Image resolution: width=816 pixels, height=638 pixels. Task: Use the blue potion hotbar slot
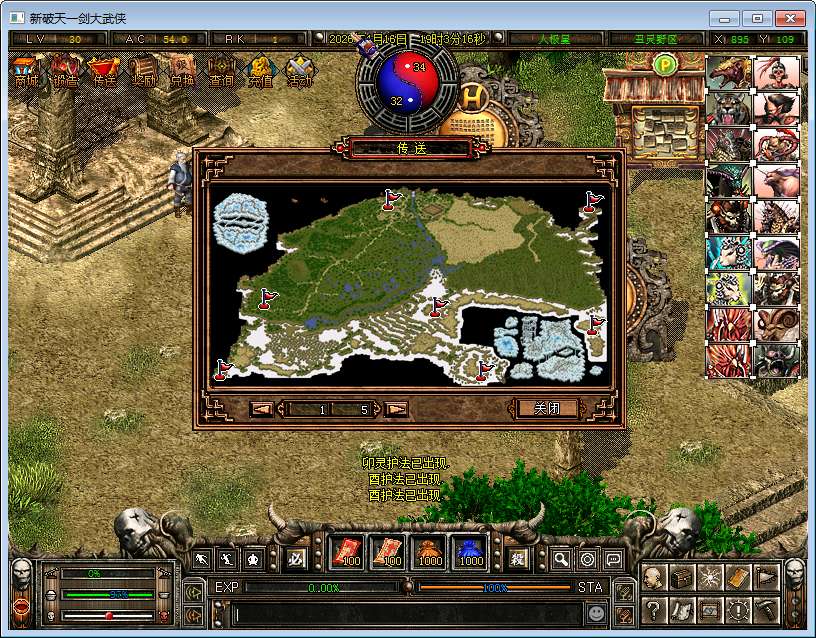point(471,552)
